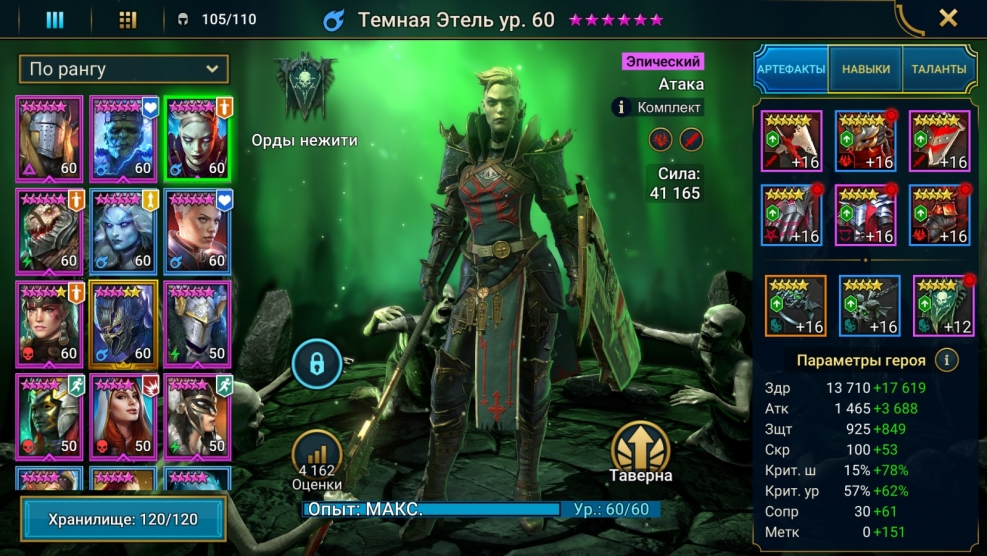Open the "По рангу" sort dropdown
987x556 pixels.
(x=123, y=69)
